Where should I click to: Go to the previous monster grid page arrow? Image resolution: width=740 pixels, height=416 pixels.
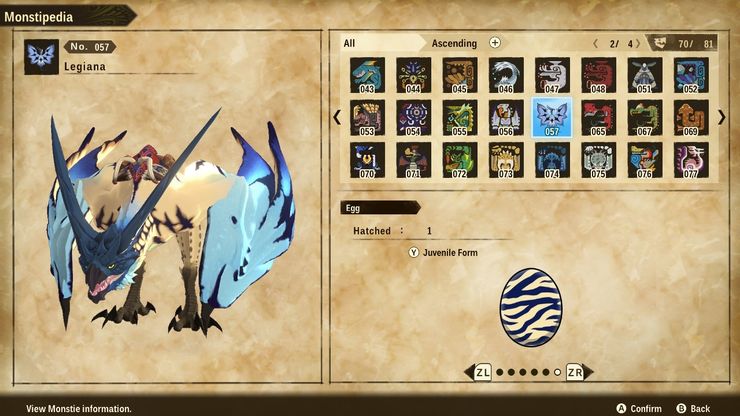click(x=337, y=117)
